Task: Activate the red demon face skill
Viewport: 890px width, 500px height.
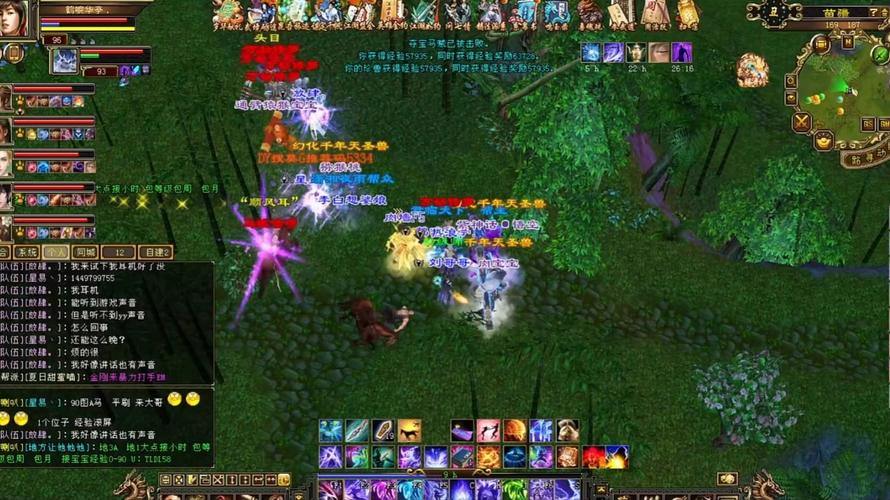Action: (593, 457)
